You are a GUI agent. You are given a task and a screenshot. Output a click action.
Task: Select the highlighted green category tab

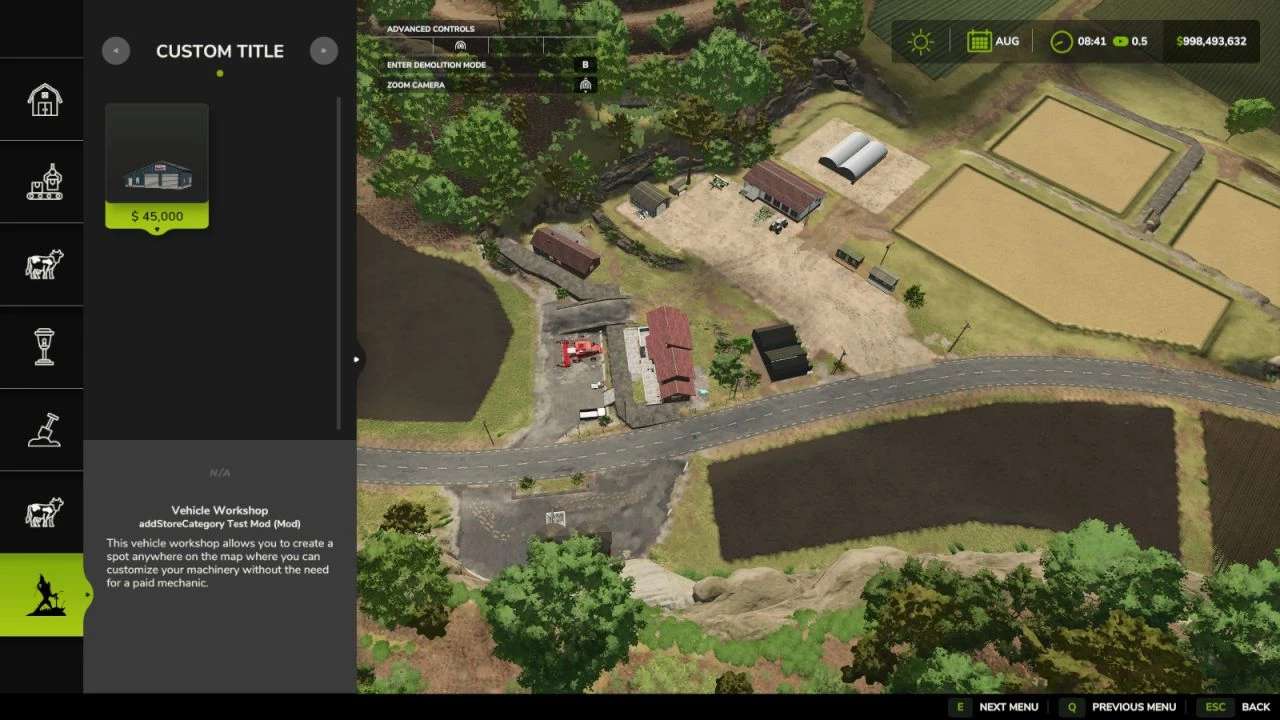(x=43, y=595)
